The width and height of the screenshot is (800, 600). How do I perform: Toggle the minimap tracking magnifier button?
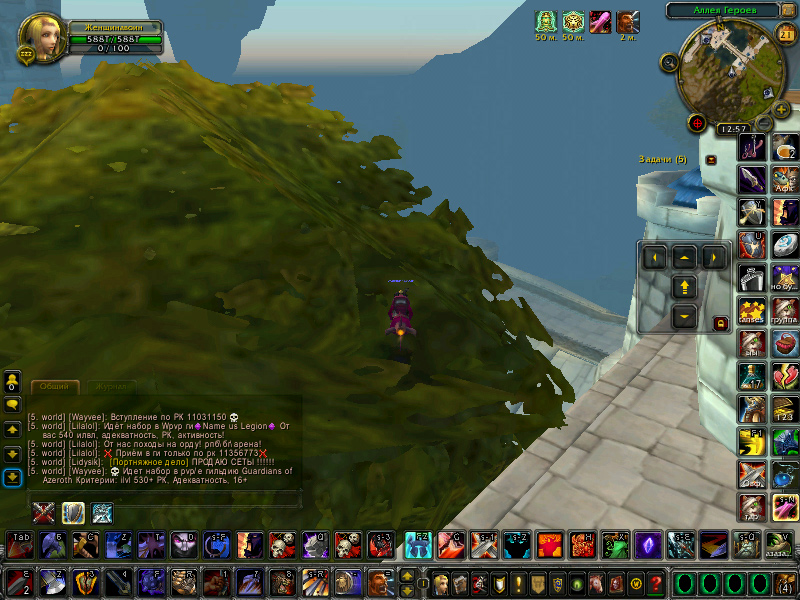pyautogui.click(x=668, y=62)
